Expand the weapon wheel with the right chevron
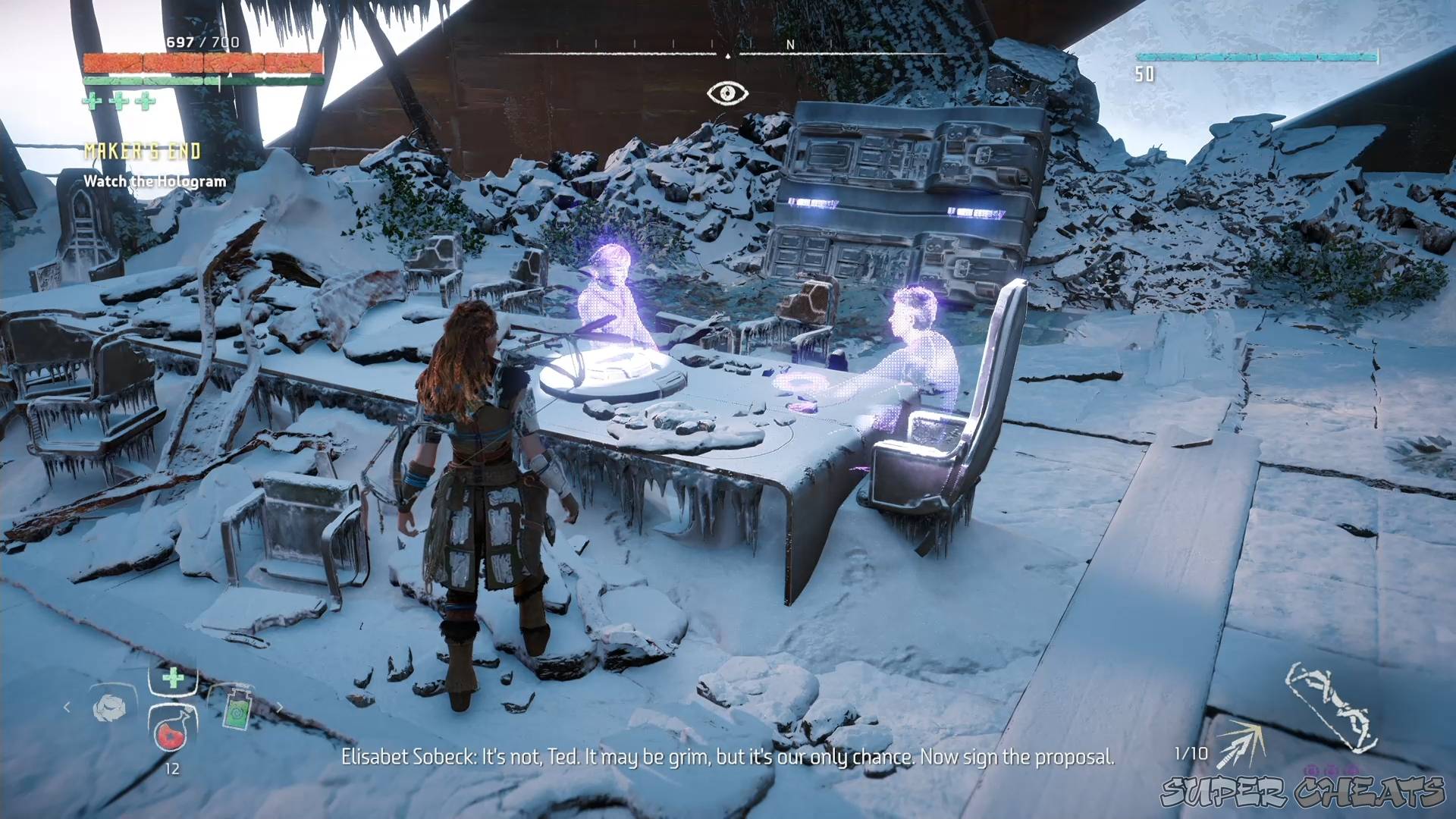This screenshot has width=1456, height=819. coord(281,706)
